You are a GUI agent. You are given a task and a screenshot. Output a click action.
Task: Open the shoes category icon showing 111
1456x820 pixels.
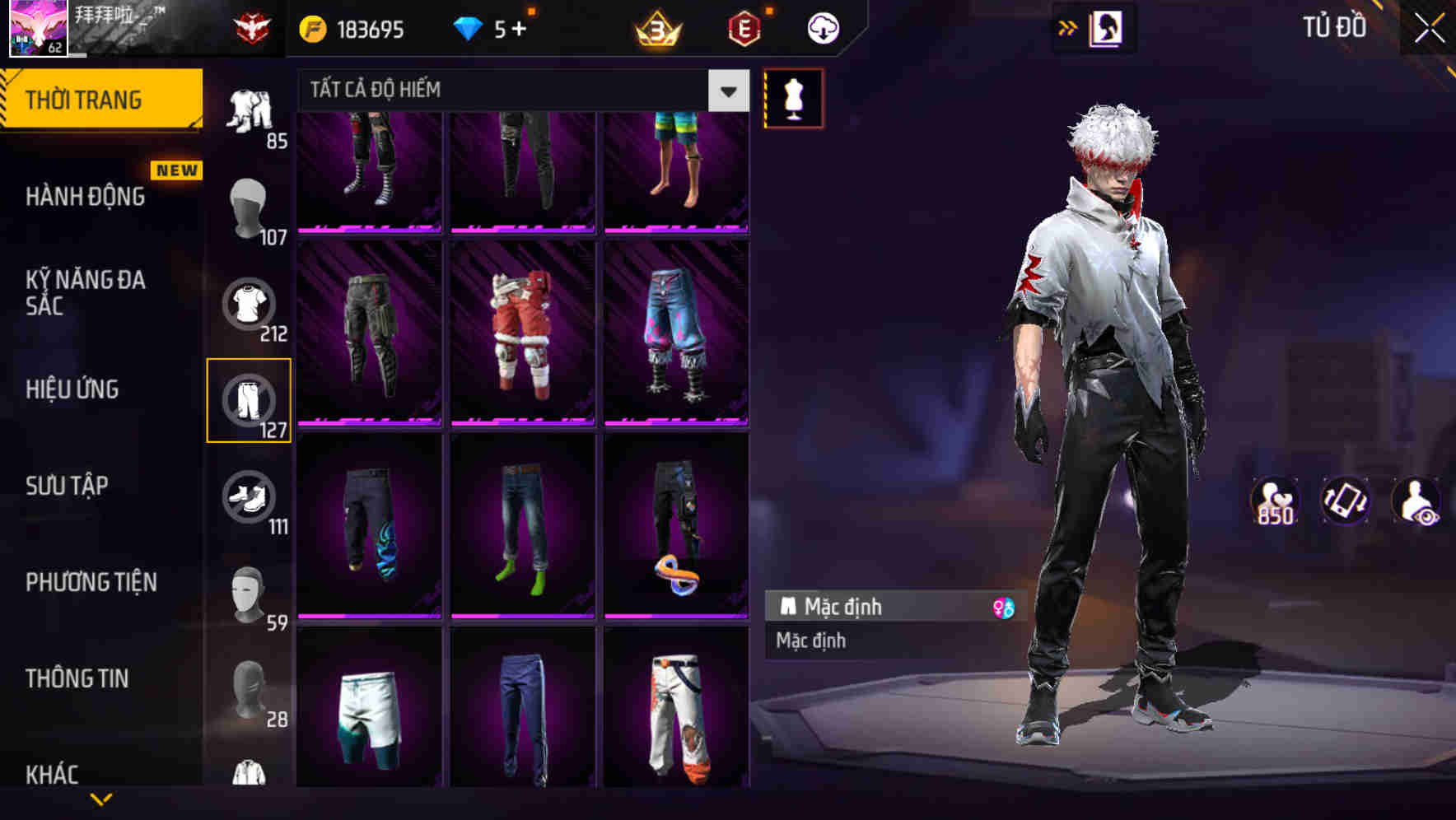point(250,498)
